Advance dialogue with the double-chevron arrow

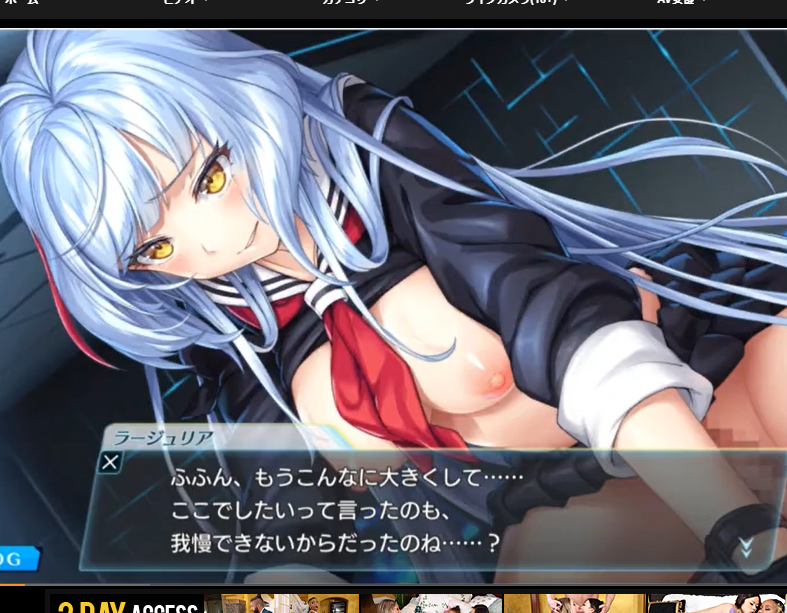click(744, 546)
